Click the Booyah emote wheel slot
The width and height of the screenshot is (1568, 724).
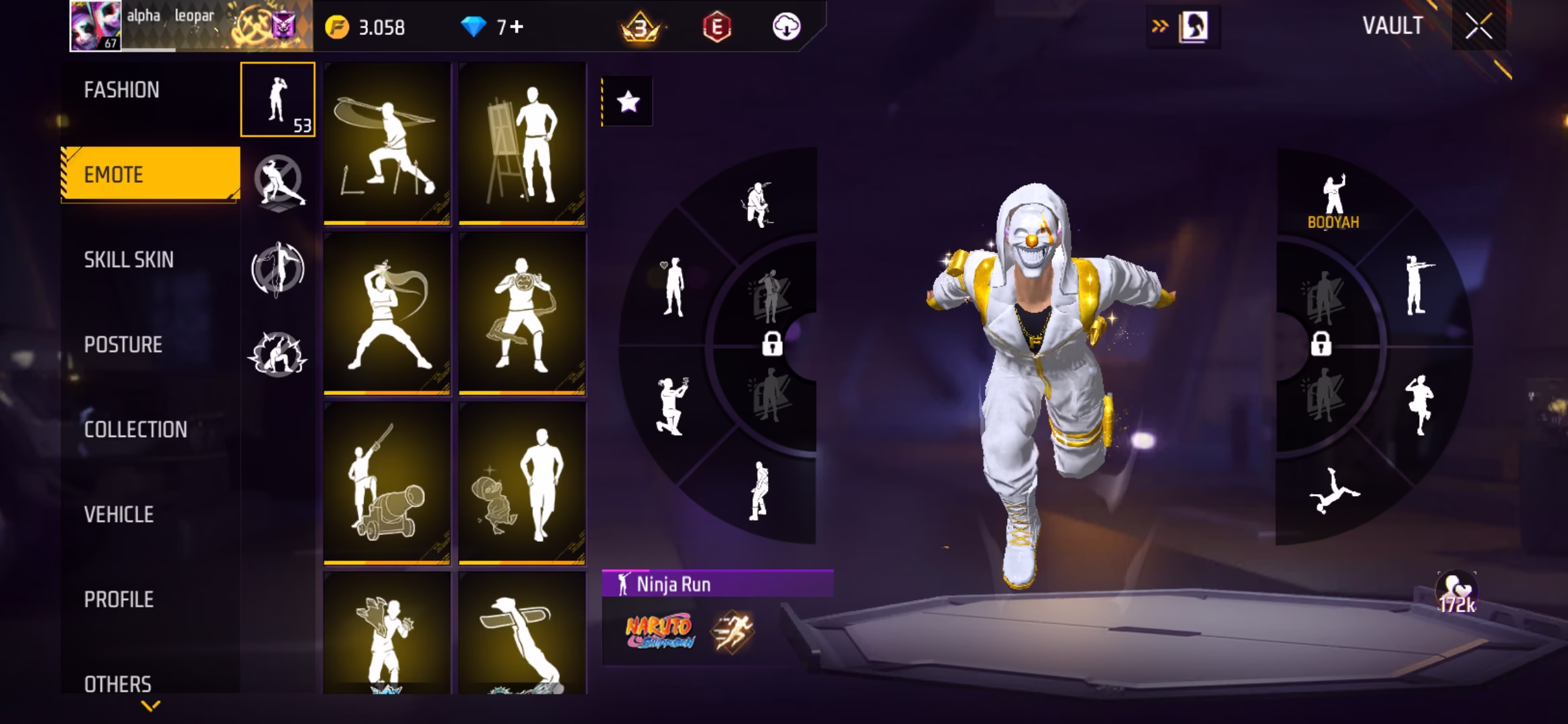(1333, 201)
